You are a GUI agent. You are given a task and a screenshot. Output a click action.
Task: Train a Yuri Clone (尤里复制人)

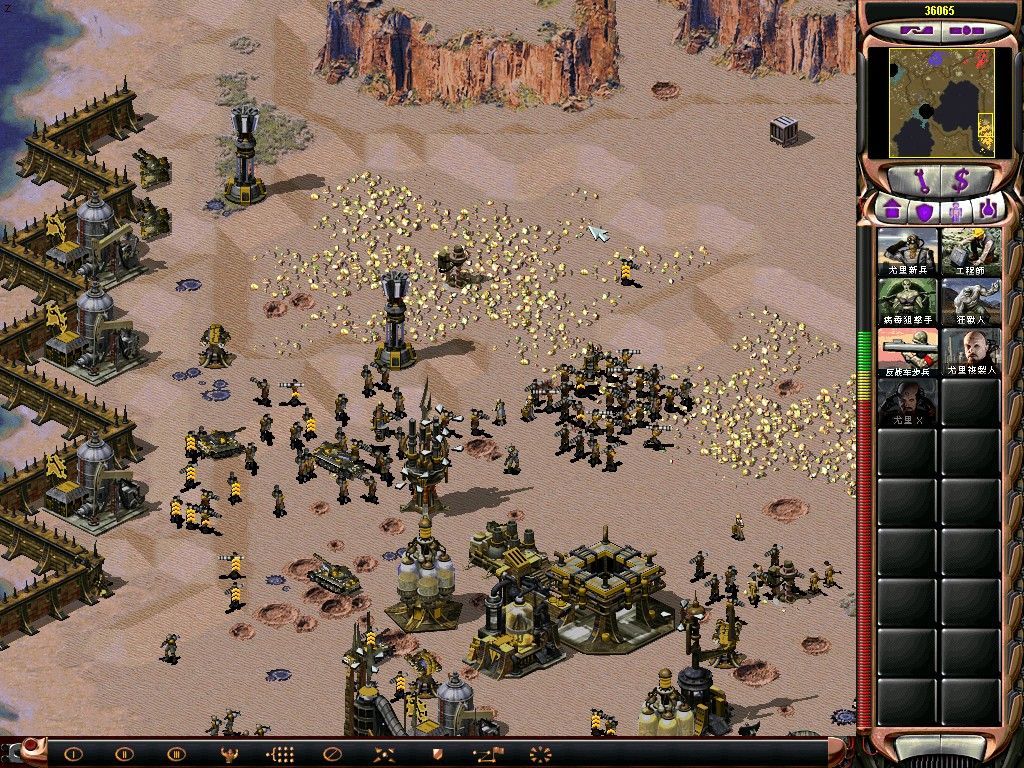pyautogui.click(x=970, y=351)
